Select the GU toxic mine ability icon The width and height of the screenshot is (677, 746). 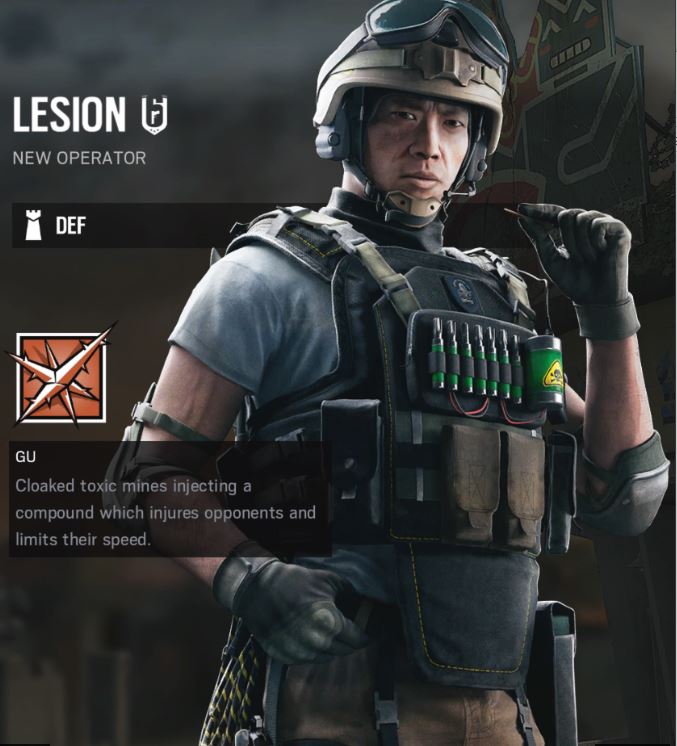pos(61,377)
